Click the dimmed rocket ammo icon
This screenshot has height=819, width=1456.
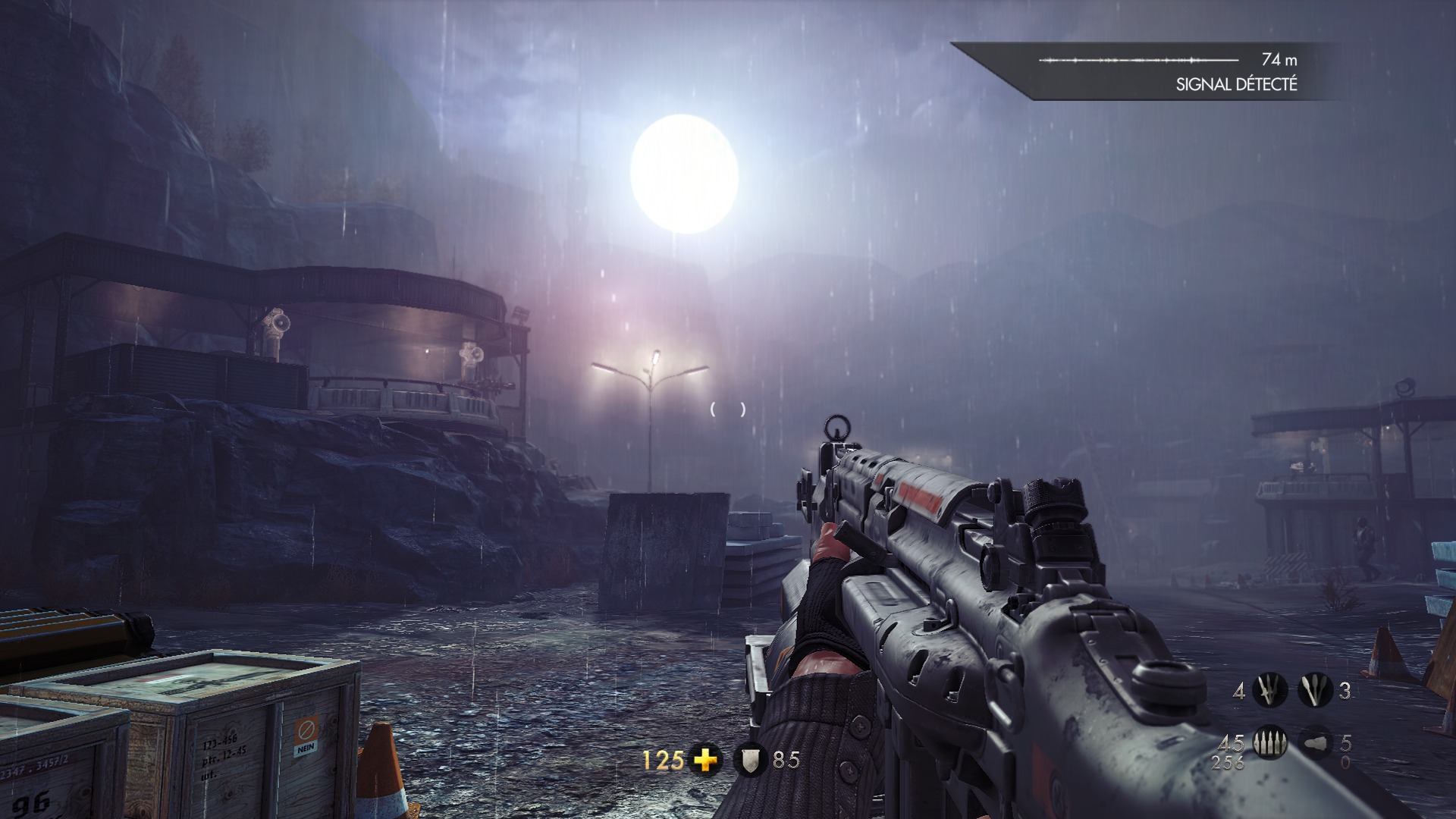(x=1316, y=742)
